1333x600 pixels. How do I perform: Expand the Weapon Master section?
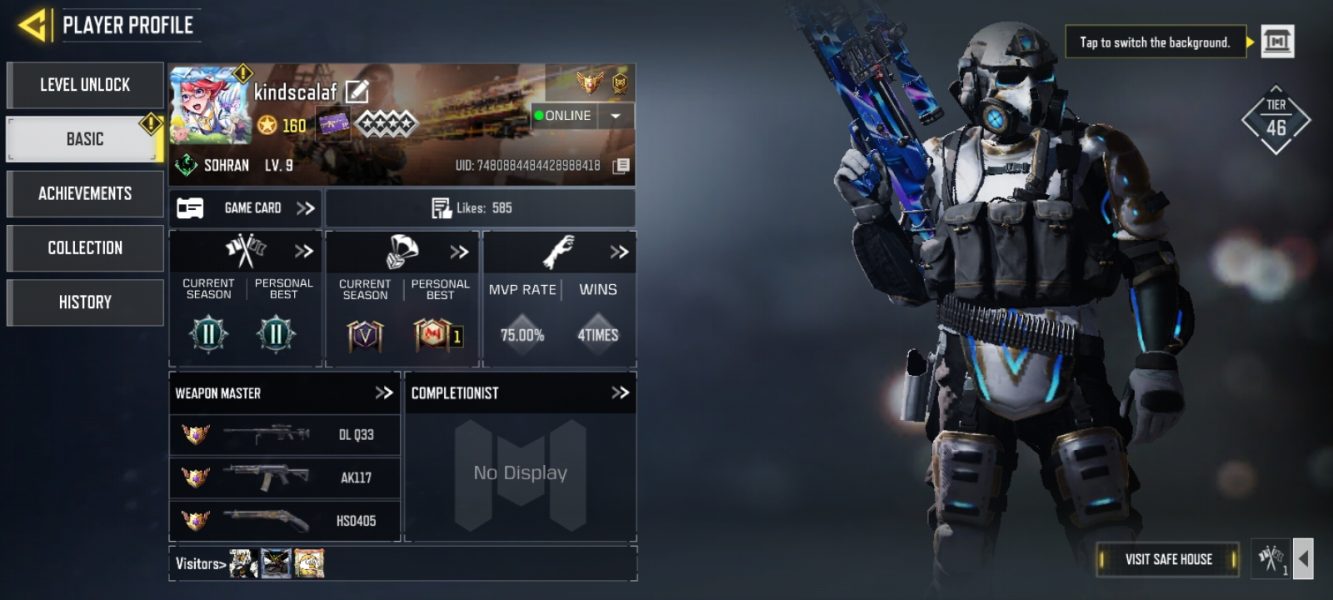(384, 393)
